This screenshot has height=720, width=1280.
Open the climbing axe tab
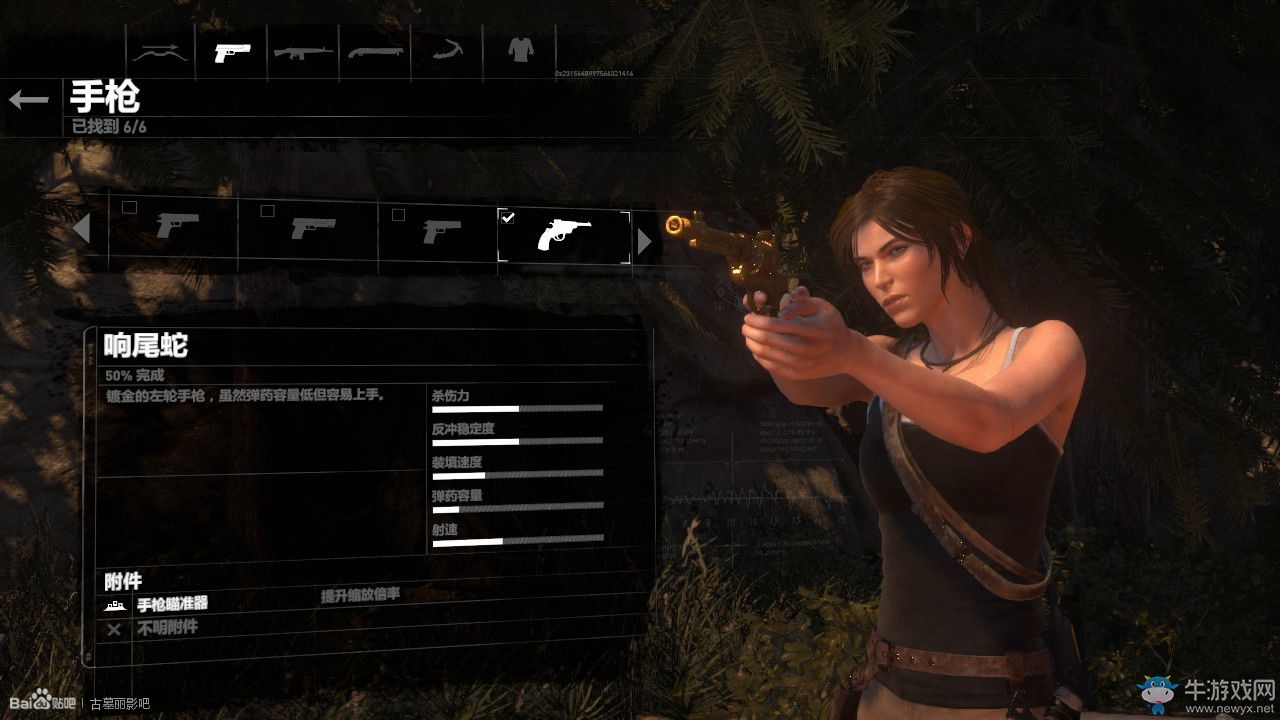point(446,52)
